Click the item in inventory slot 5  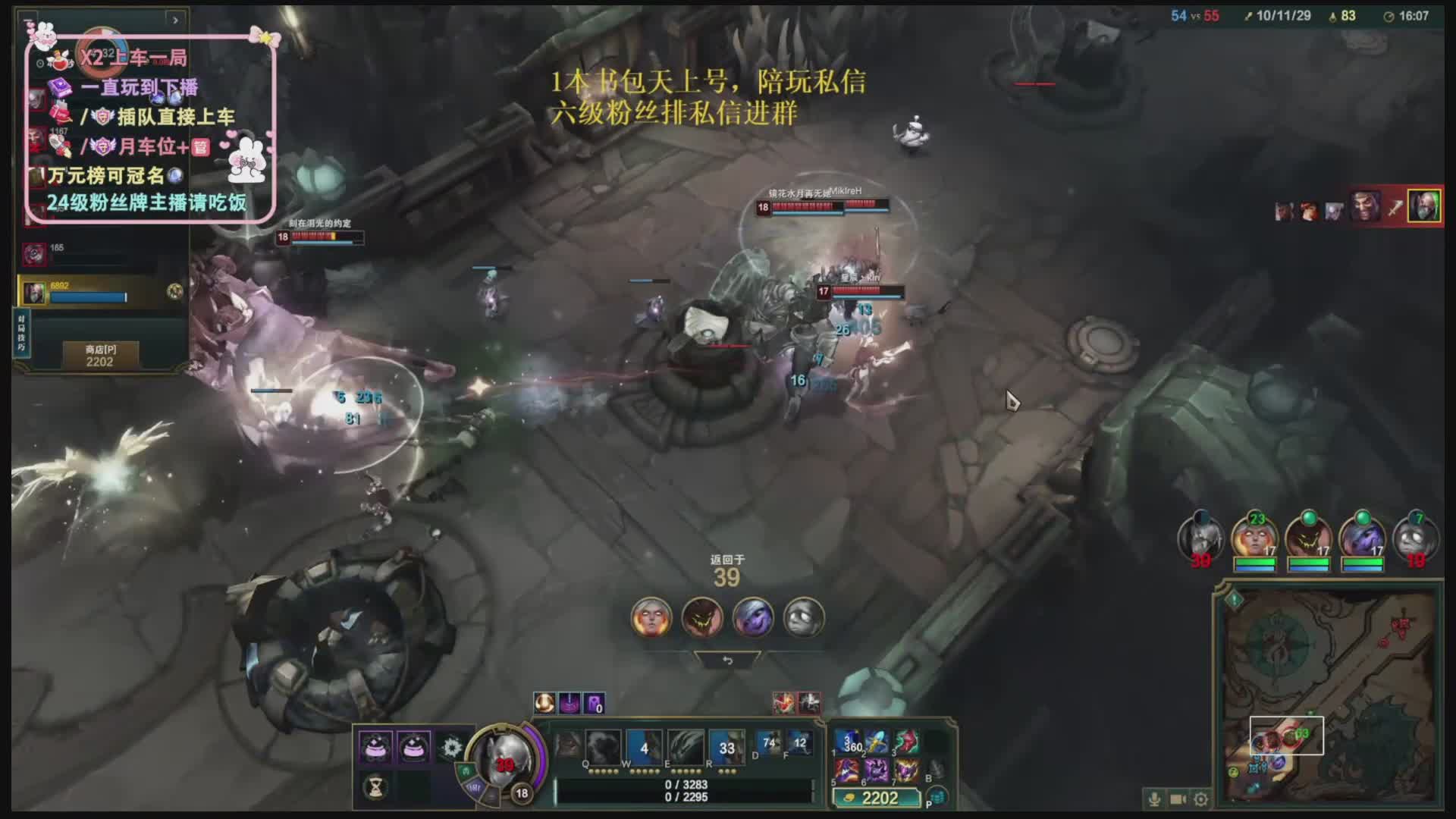847,771
